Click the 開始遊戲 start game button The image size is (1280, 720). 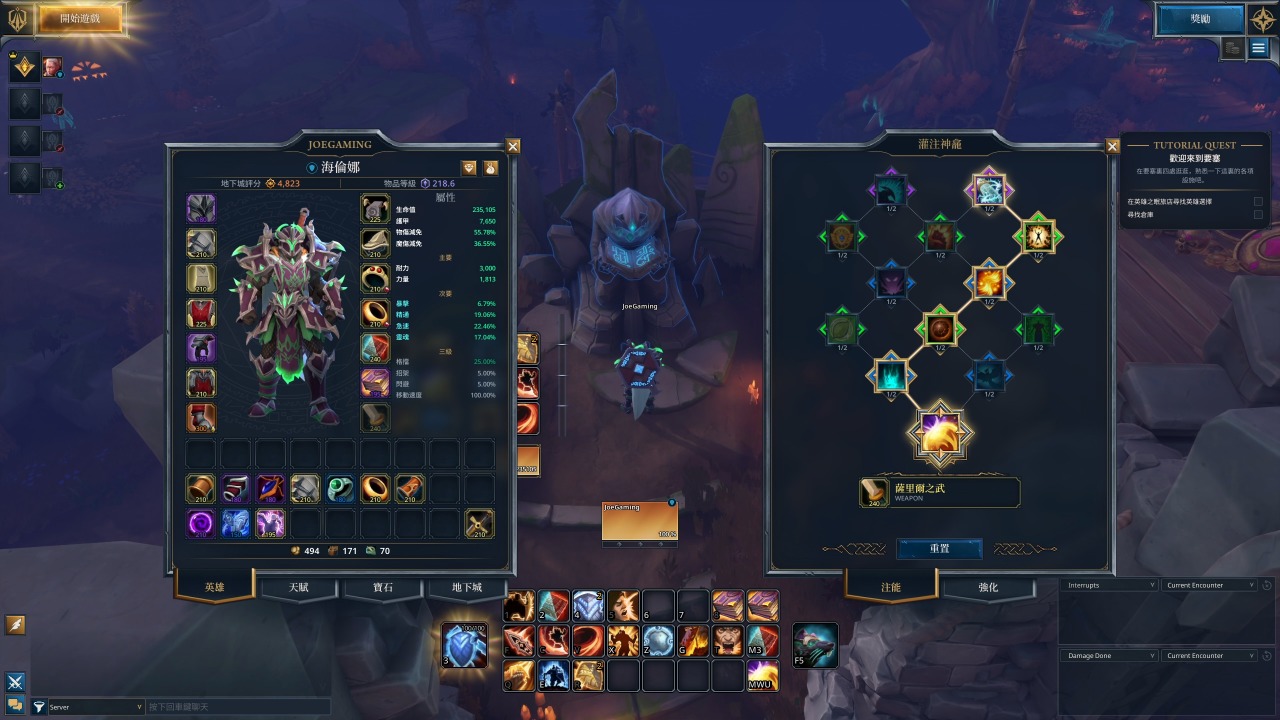pyautogui.click(x=80, y=18)
